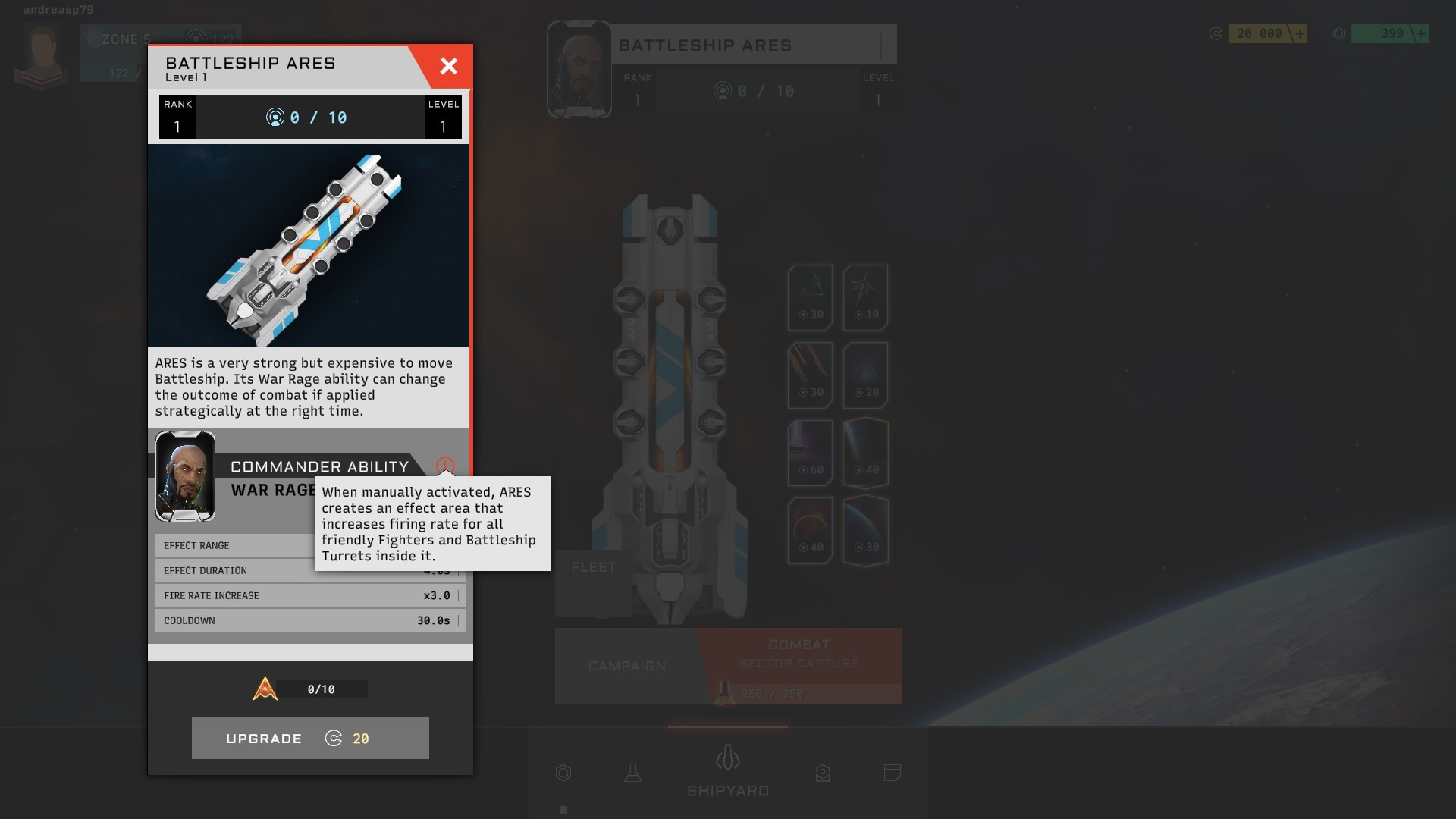Open the Campaign mode
1456x819 pixels.
click(627, 666)
